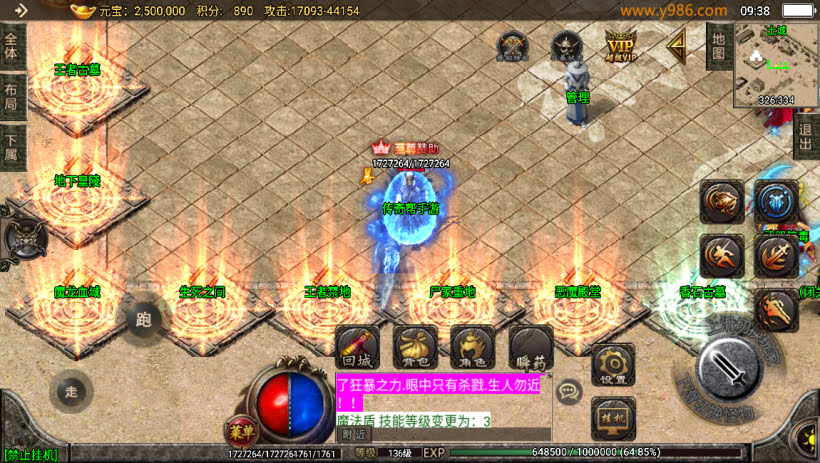Open the skull emblem icon
Viewport: 820px width, 463px height.
[x=566, y=46]
